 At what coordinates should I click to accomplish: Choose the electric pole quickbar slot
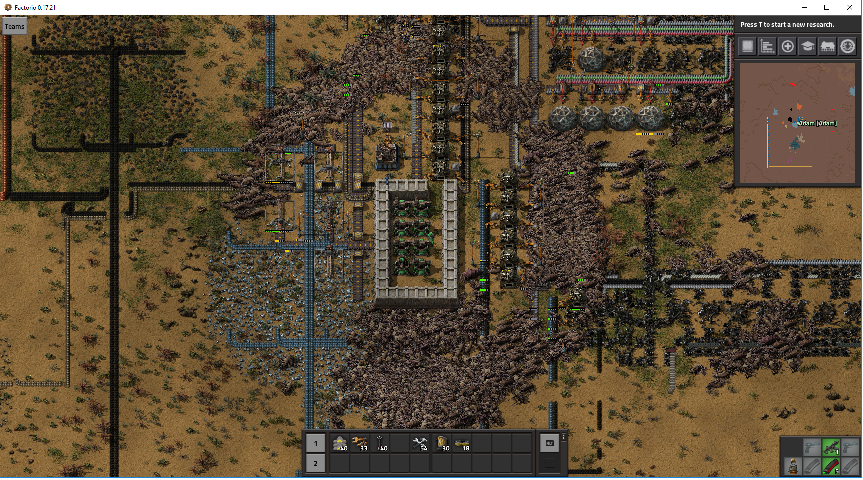pyautogui.click(x=381, y=443)
